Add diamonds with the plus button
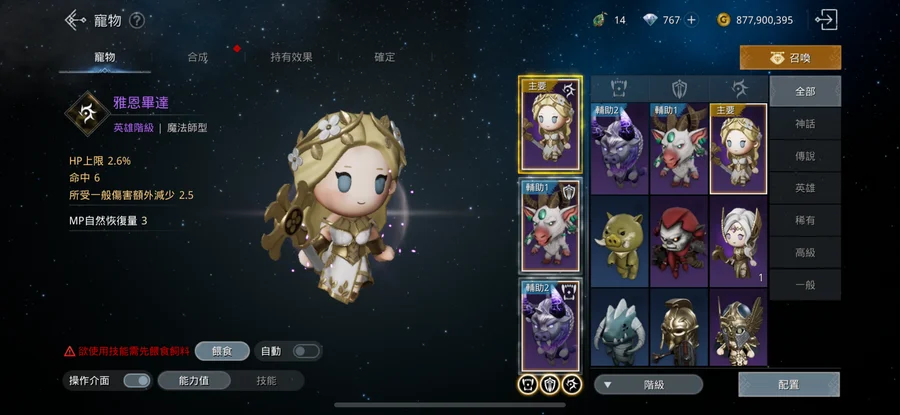The width and height of the screenshot is (900, 415). tap(691, 20)
